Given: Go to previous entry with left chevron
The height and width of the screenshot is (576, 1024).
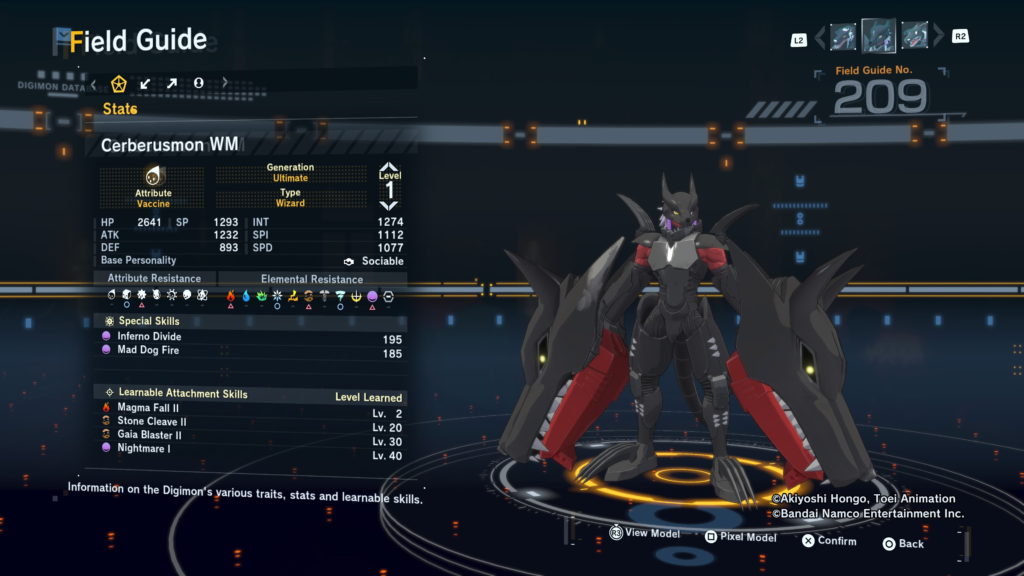Looking at the screenshot, I should click(x=820, y=38).
